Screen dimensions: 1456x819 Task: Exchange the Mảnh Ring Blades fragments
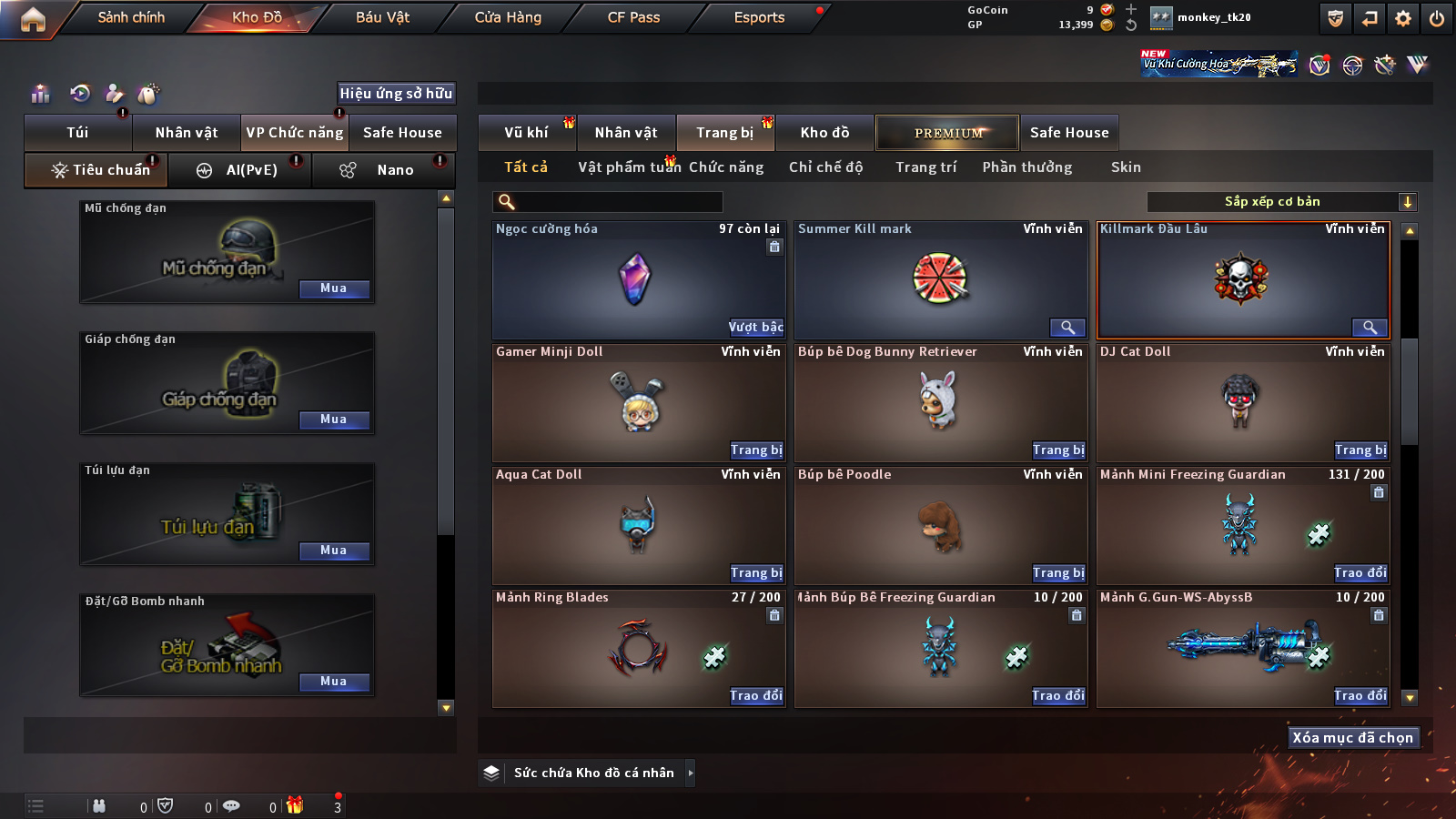click(x=756, y=696)
